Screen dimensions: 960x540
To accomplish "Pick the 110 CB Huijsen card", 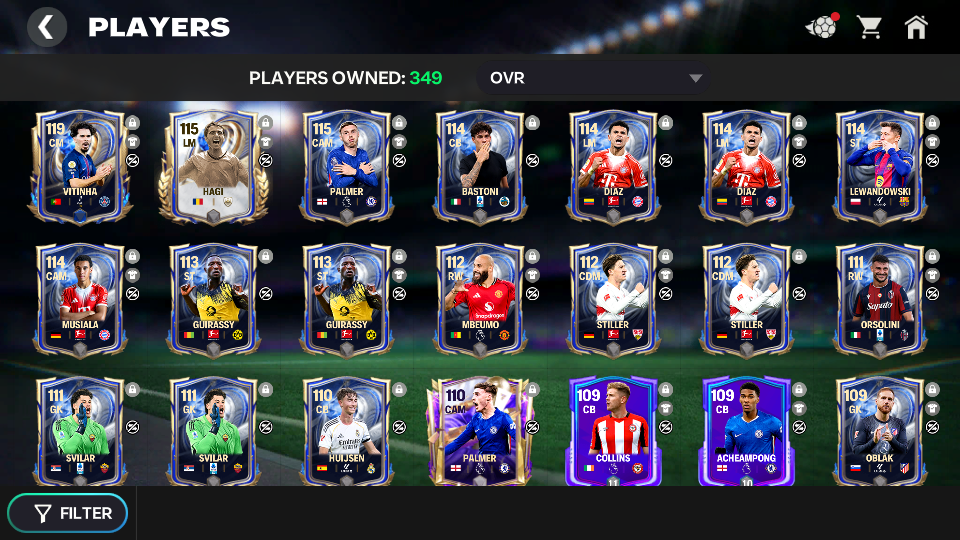I will tap(347, 432).
